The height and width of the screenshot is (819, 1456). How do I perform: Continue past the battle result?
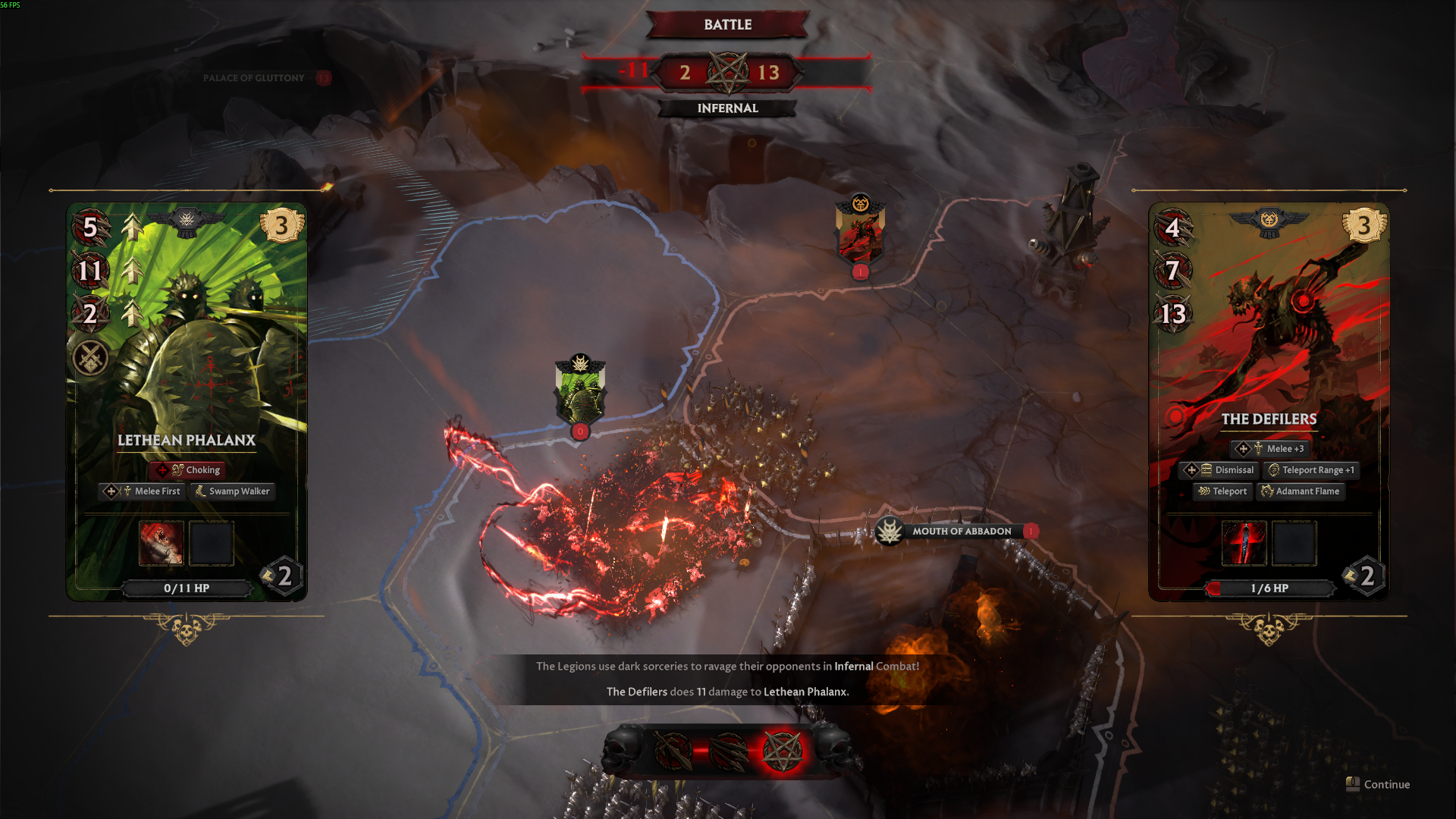1378,784
